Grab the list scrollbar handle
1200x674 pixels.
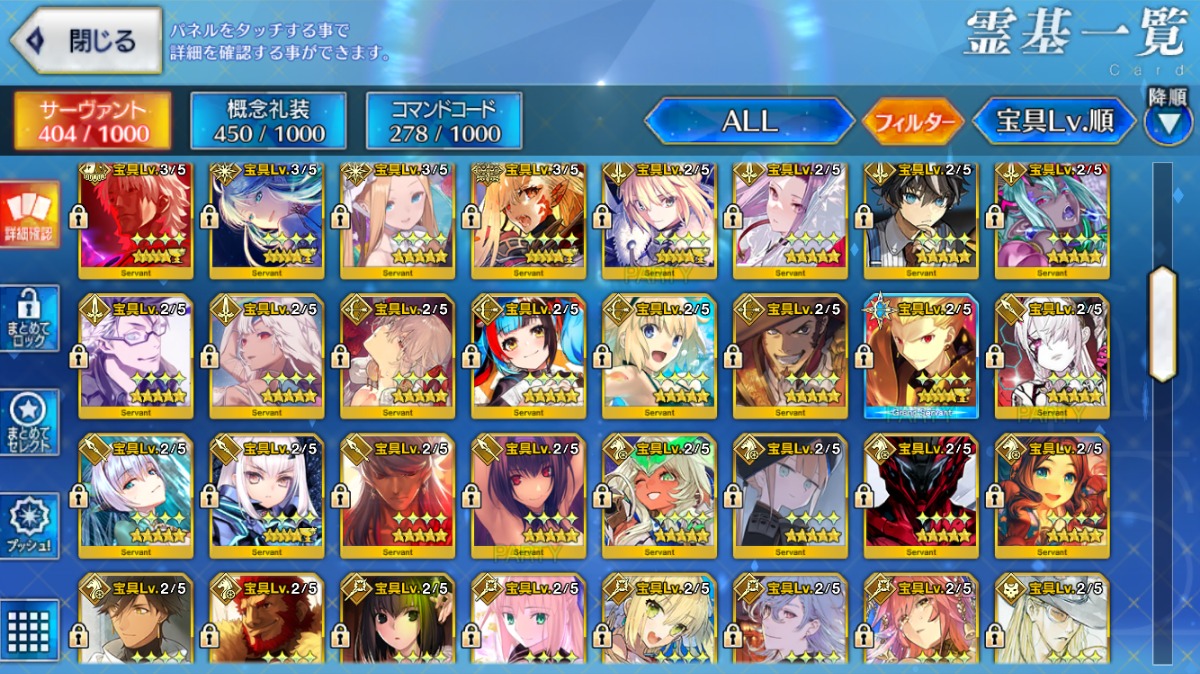point(1163,324)
